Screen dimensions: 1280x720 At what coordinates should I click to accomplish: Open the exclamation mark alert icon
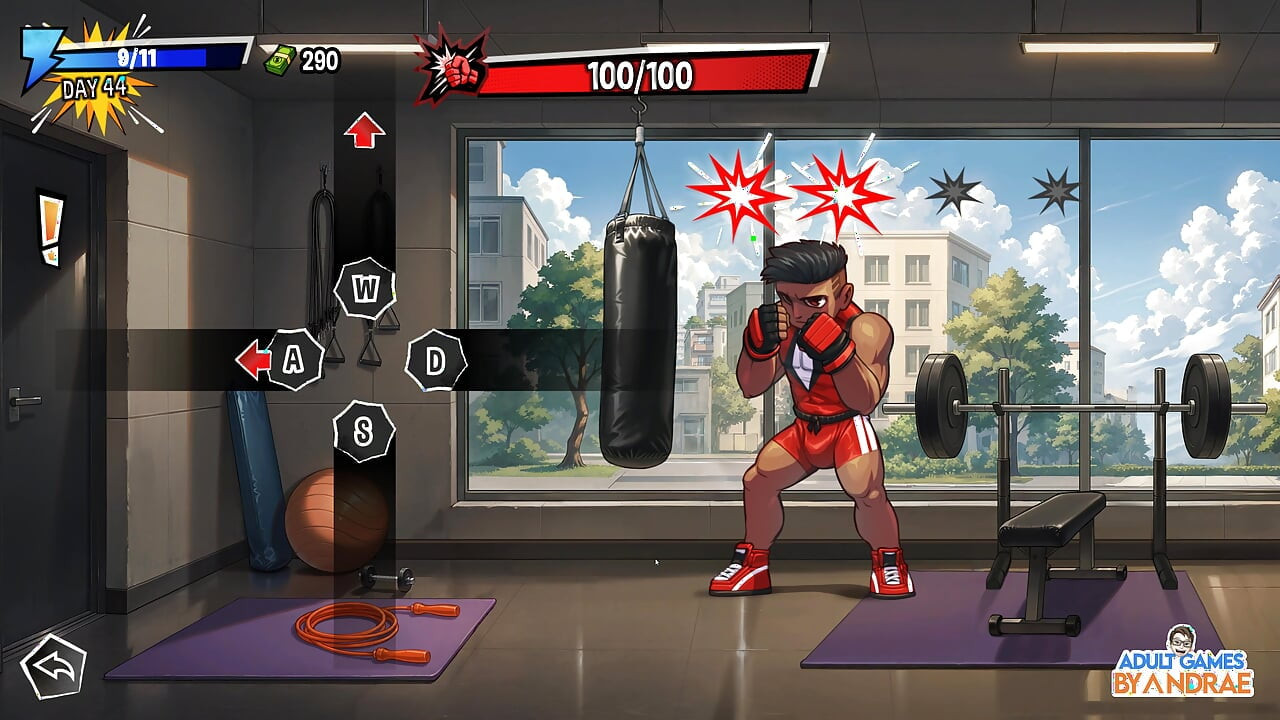tap(49, 226)
